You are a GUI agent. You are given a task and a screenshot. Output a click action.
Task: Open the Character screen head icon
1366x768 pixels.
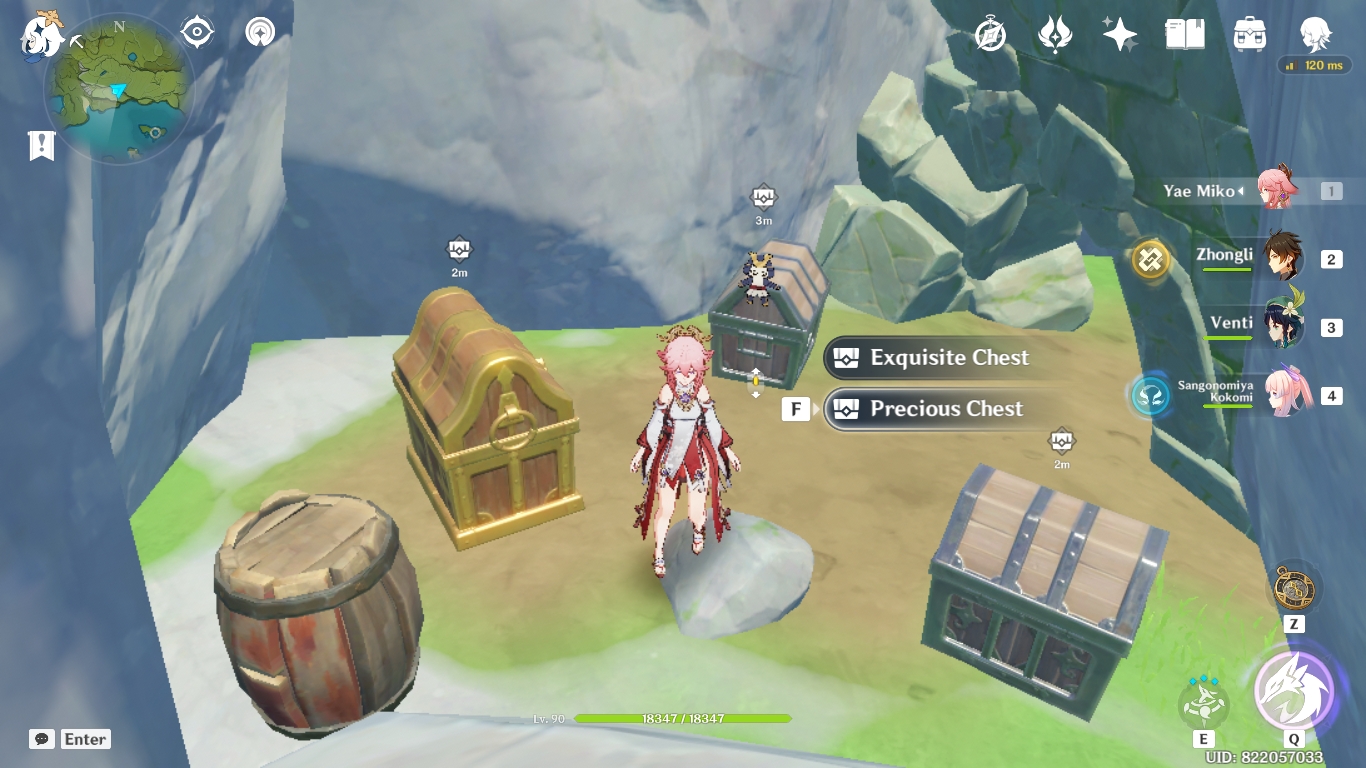click(x=1315, y=35)
